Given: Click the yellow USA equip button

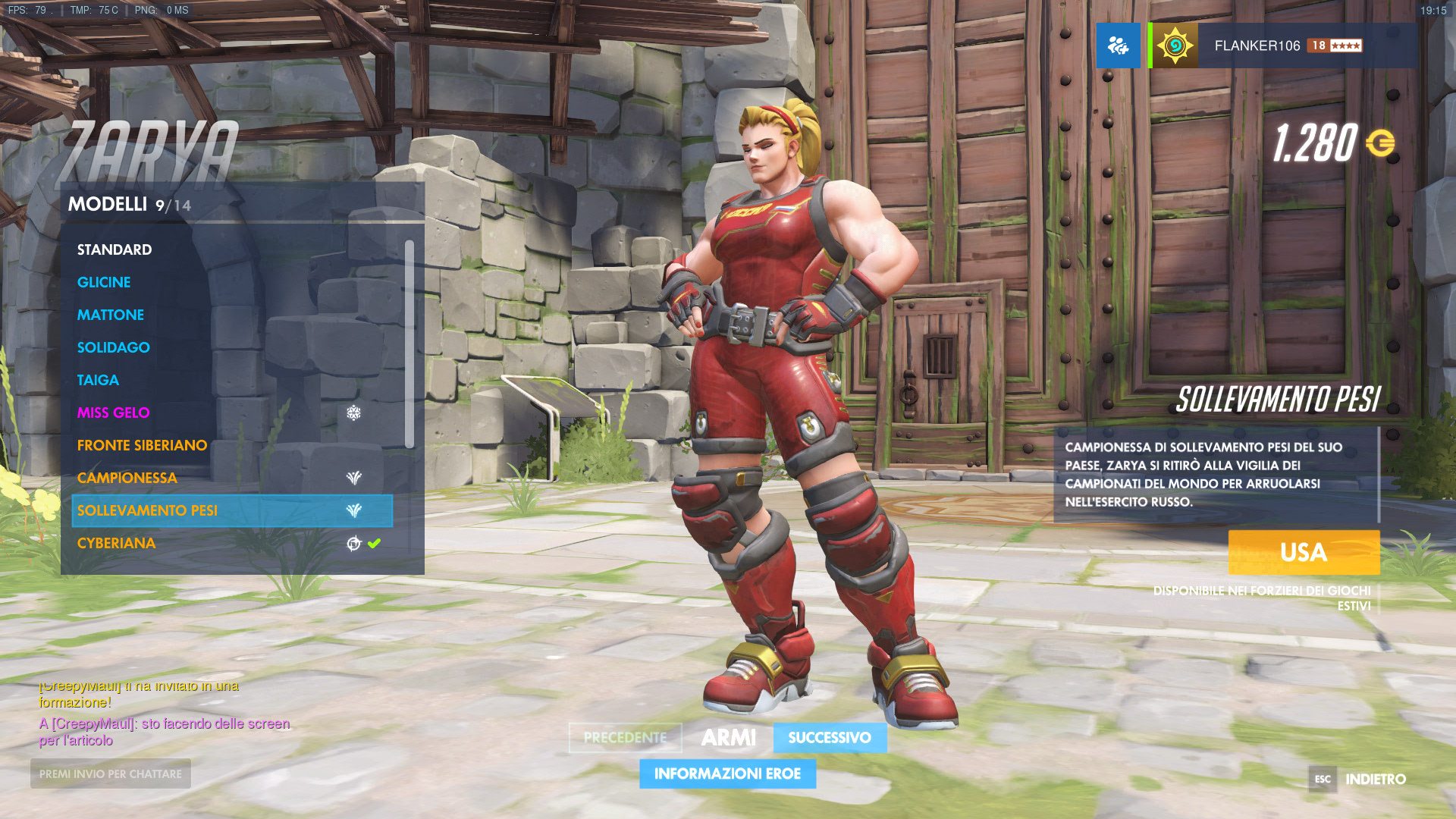Looking at the screenshot, I should [1304, 552].
